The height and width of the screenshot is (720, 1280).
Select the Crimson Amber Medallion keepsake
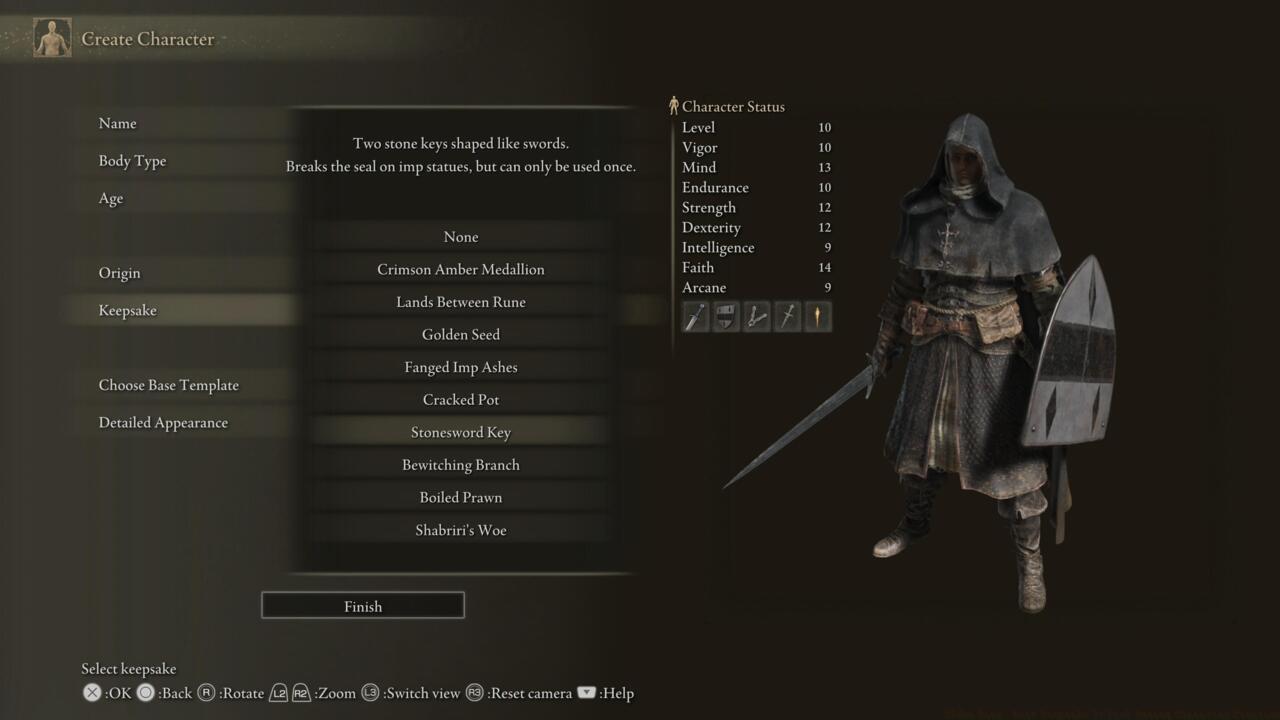coord(461,269)
